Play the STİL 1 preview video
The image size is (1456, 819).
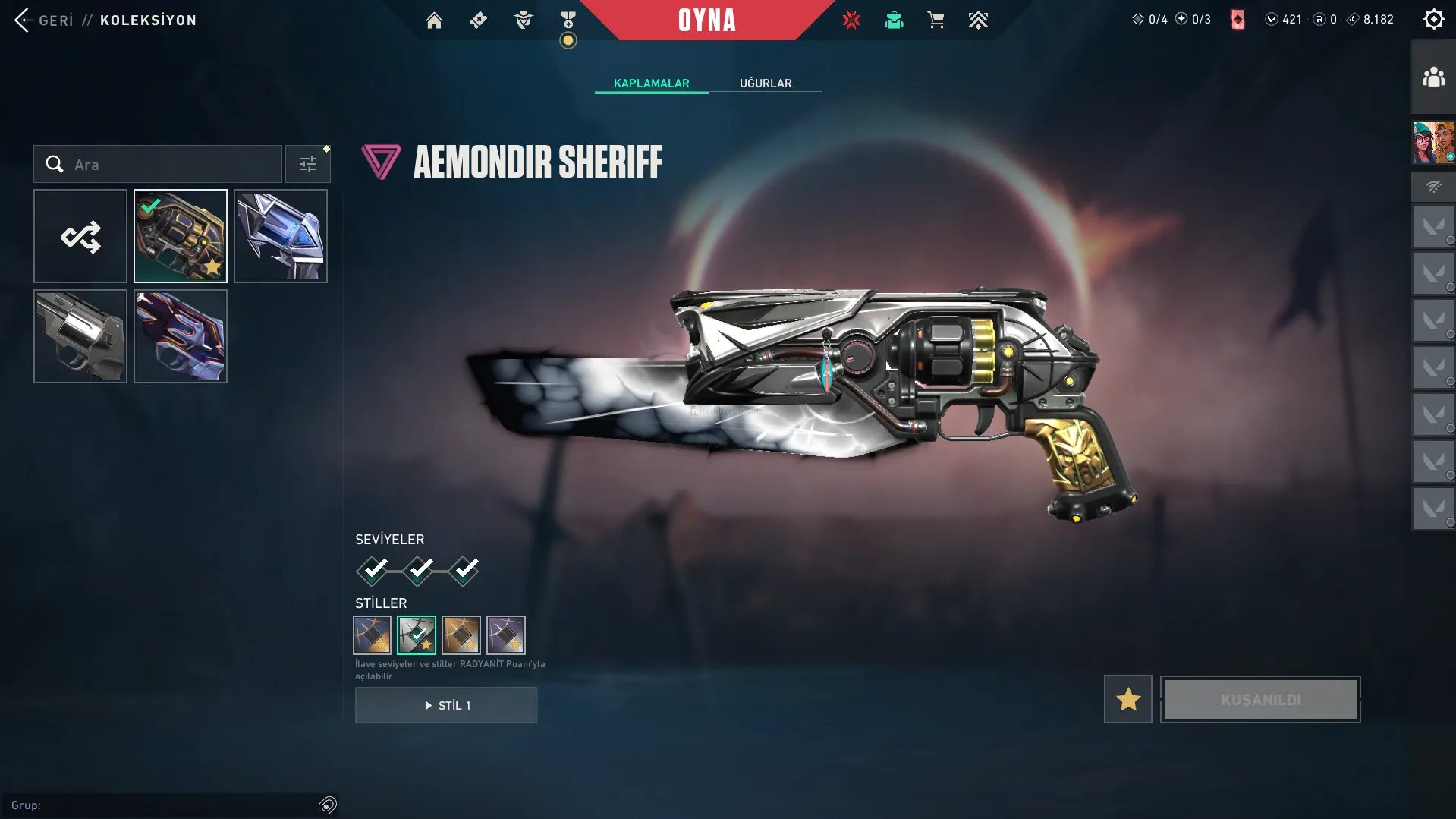coord(446,705)
